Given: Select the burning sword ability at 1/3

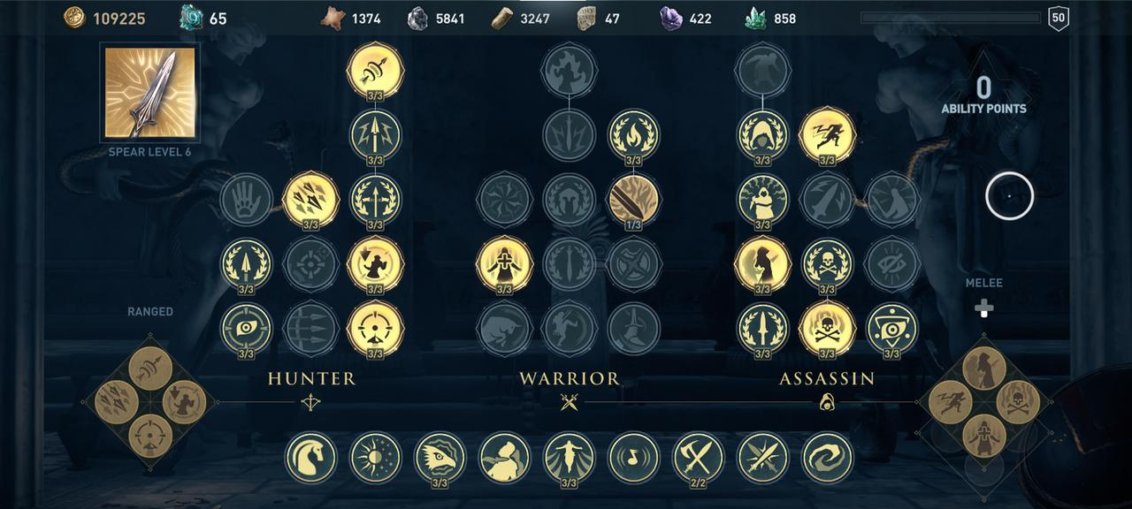Looking at the screenshot, I should click(x=634, y=199).
